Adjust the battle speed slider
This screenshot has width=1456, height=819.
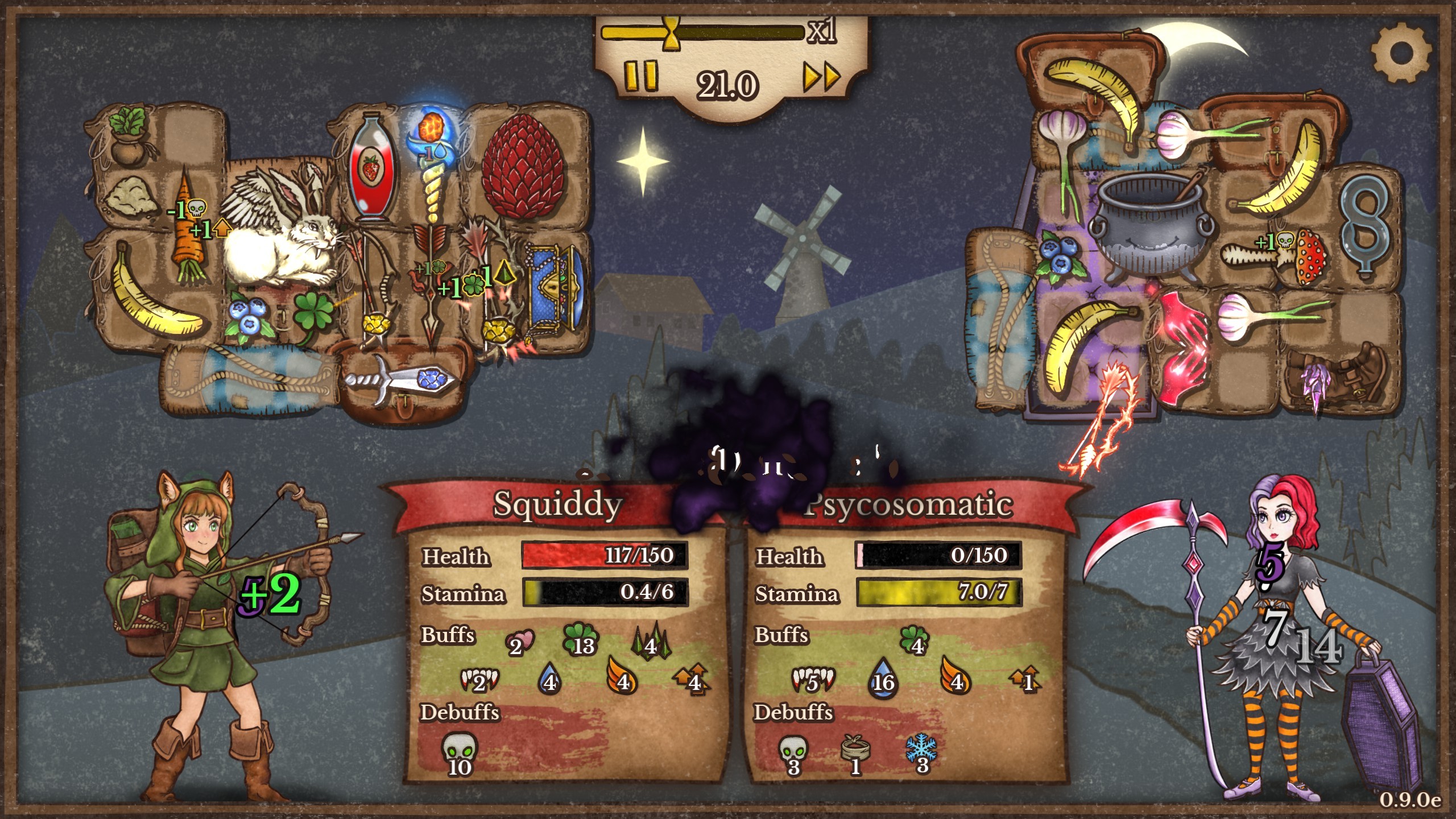(672, 32)
